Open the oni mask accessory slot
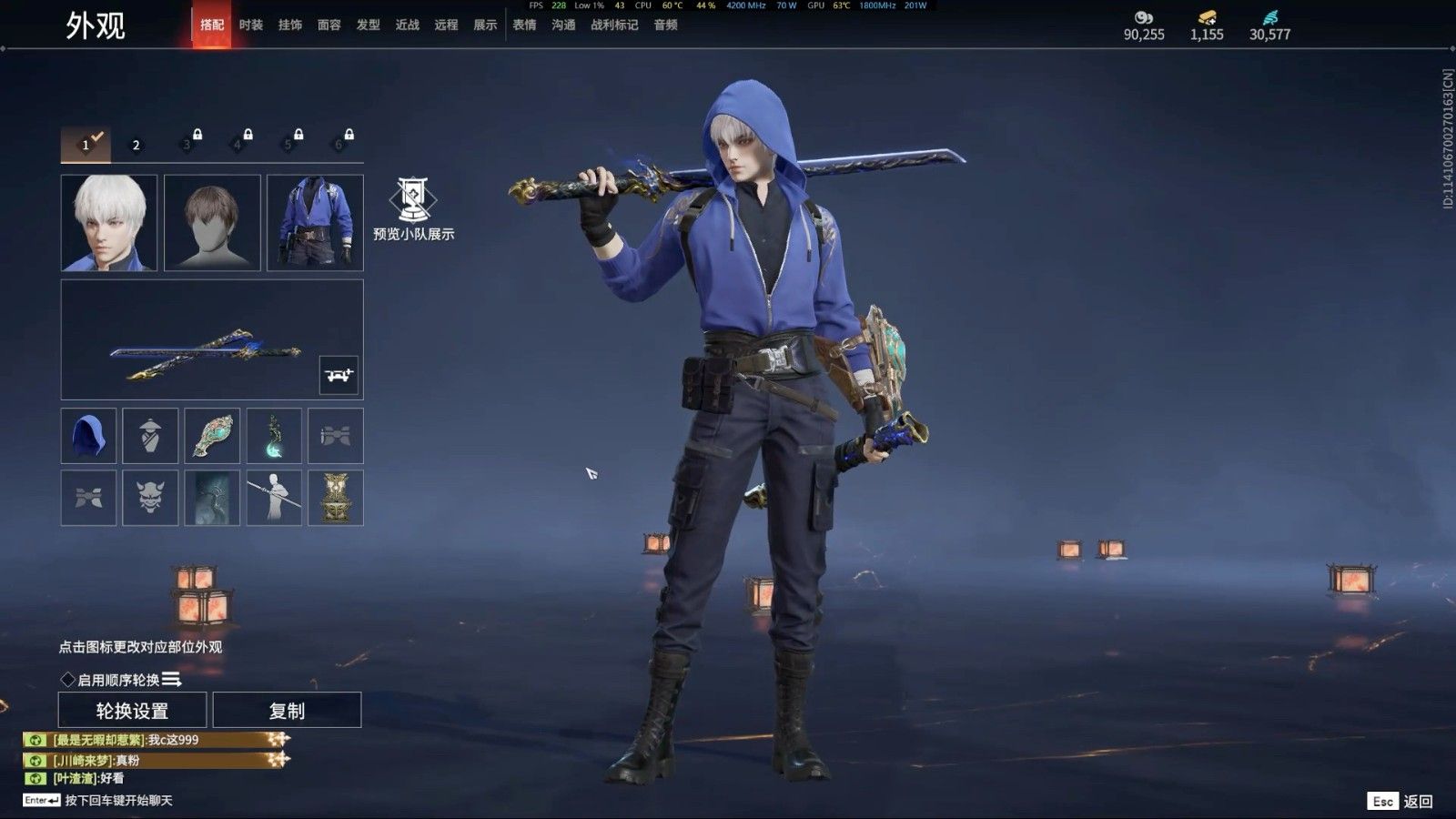 point(150,498)
